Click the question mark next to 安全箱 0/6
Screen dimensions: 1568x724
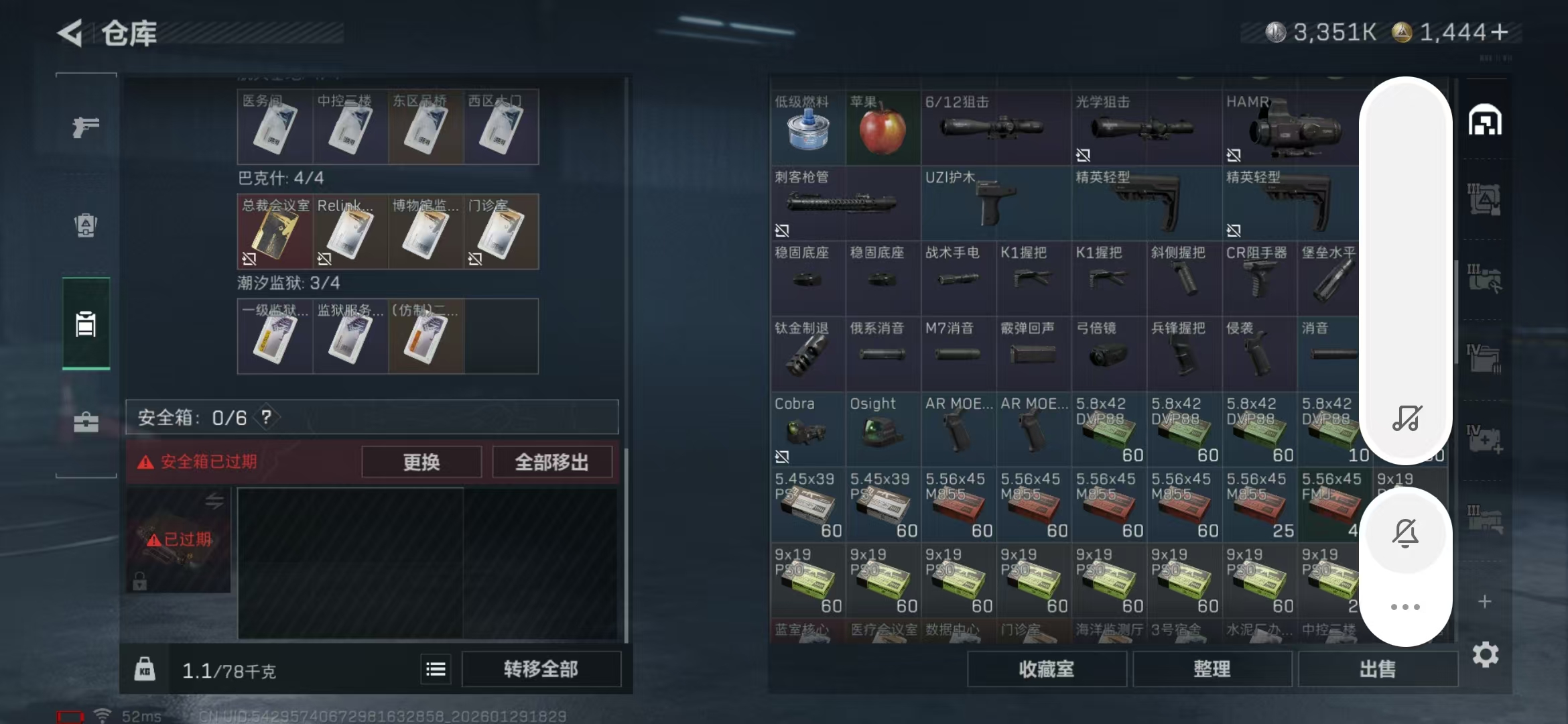267,418
